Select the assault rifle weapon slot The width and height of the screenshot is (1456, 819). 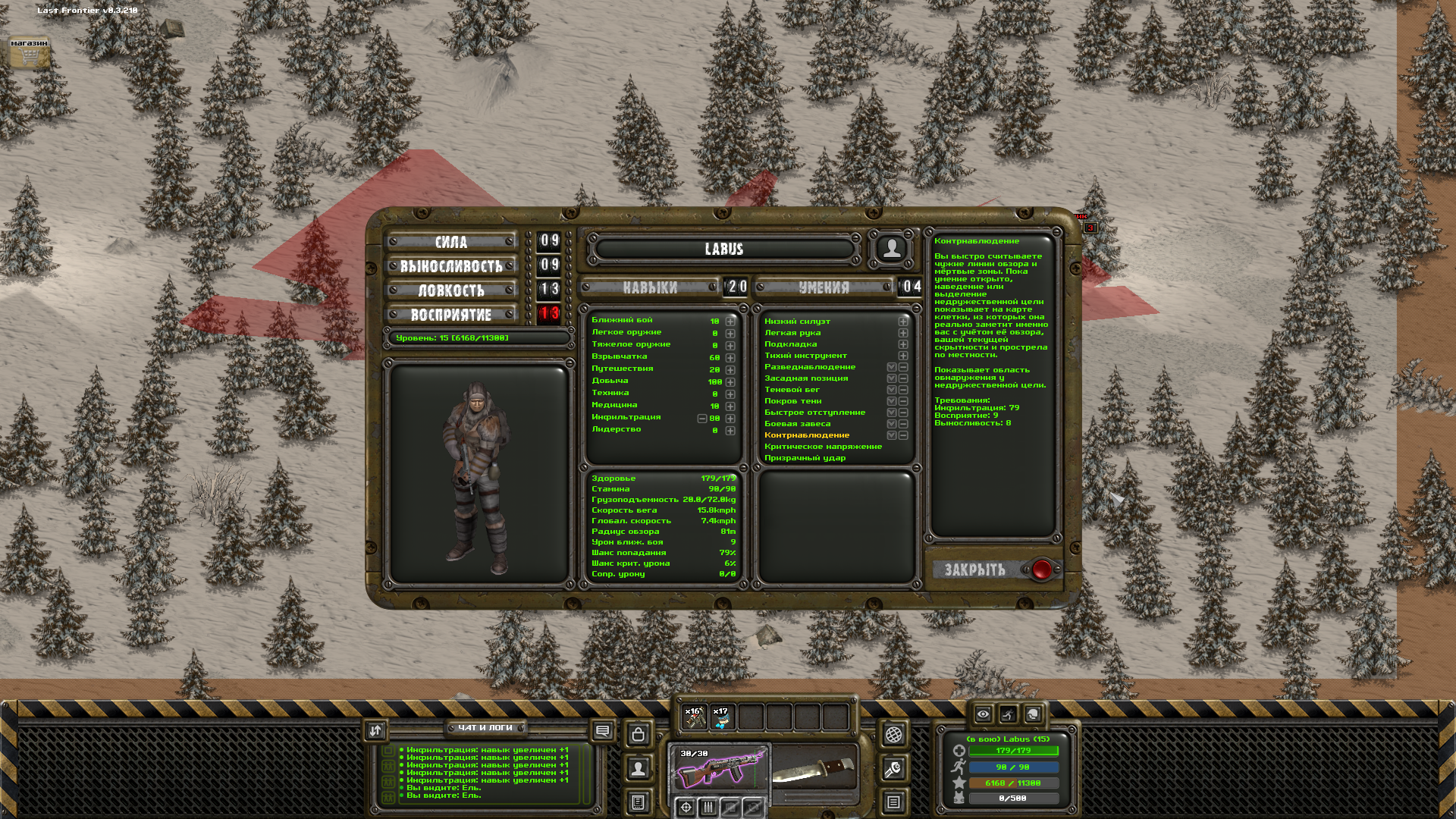(719, 767)
